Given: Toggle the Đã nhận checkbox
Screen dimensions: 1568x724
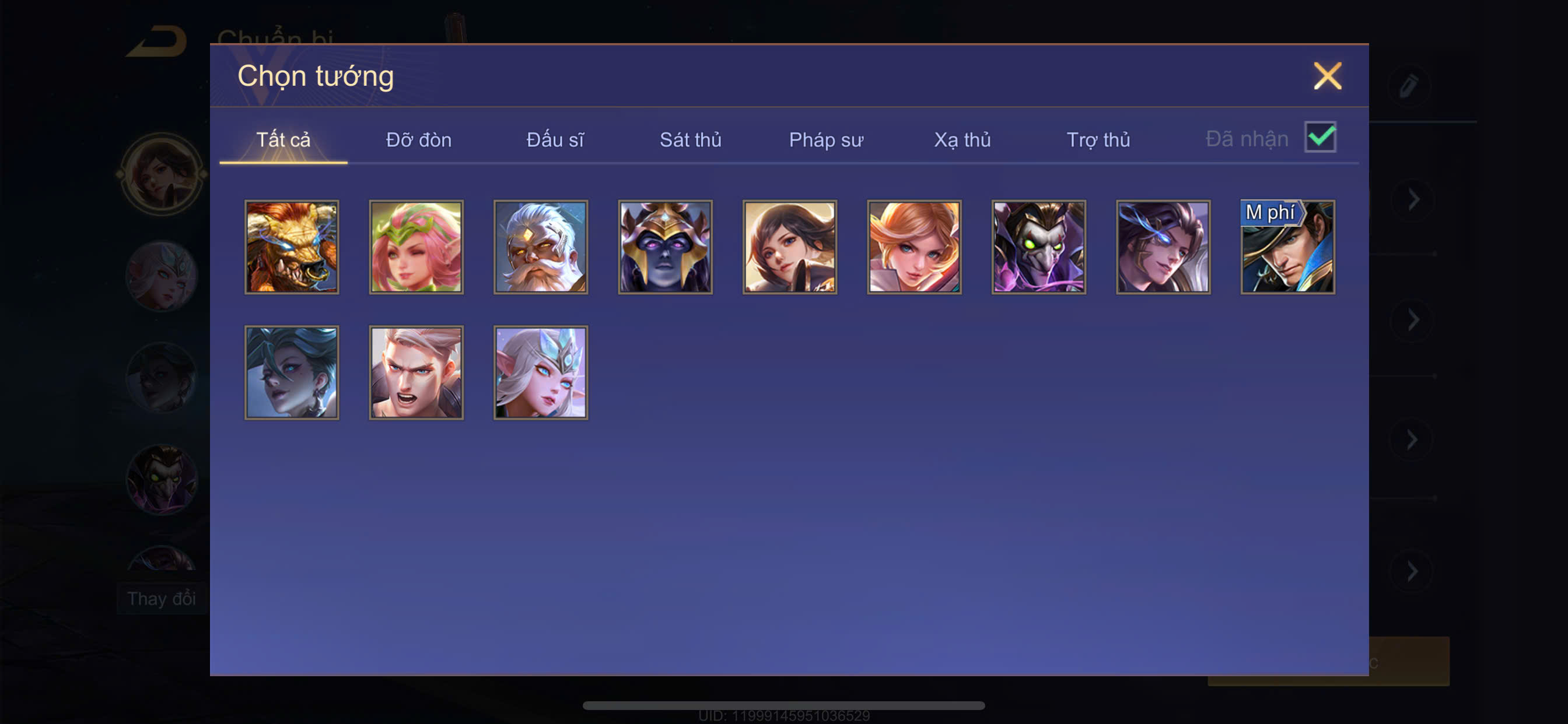Looking at the screenshot, I should click(1320, 137).
